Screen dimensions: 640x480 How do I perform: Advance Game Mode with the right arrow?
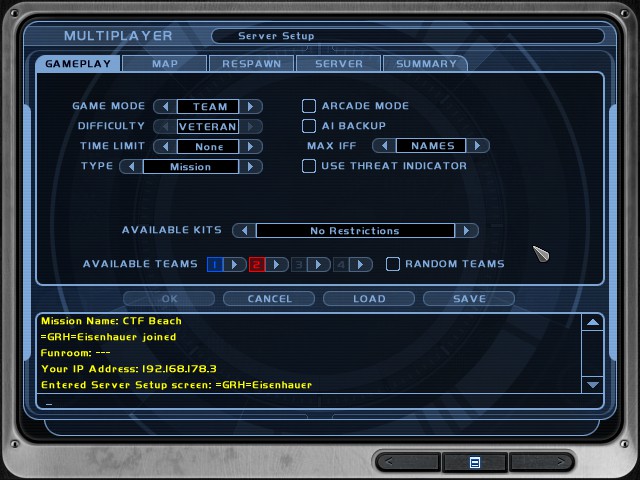tap(252, 106)
